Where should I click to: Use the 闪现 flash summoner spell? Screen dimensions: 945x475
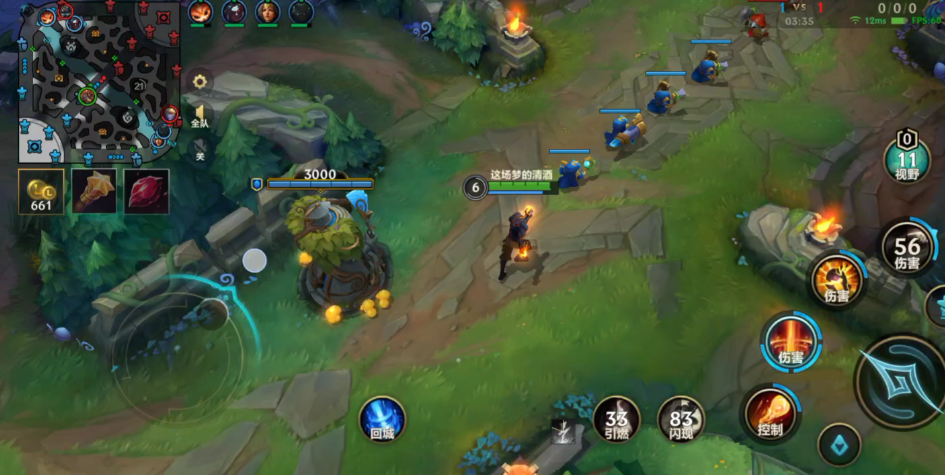pyautogui.click(x=681, y=419)
